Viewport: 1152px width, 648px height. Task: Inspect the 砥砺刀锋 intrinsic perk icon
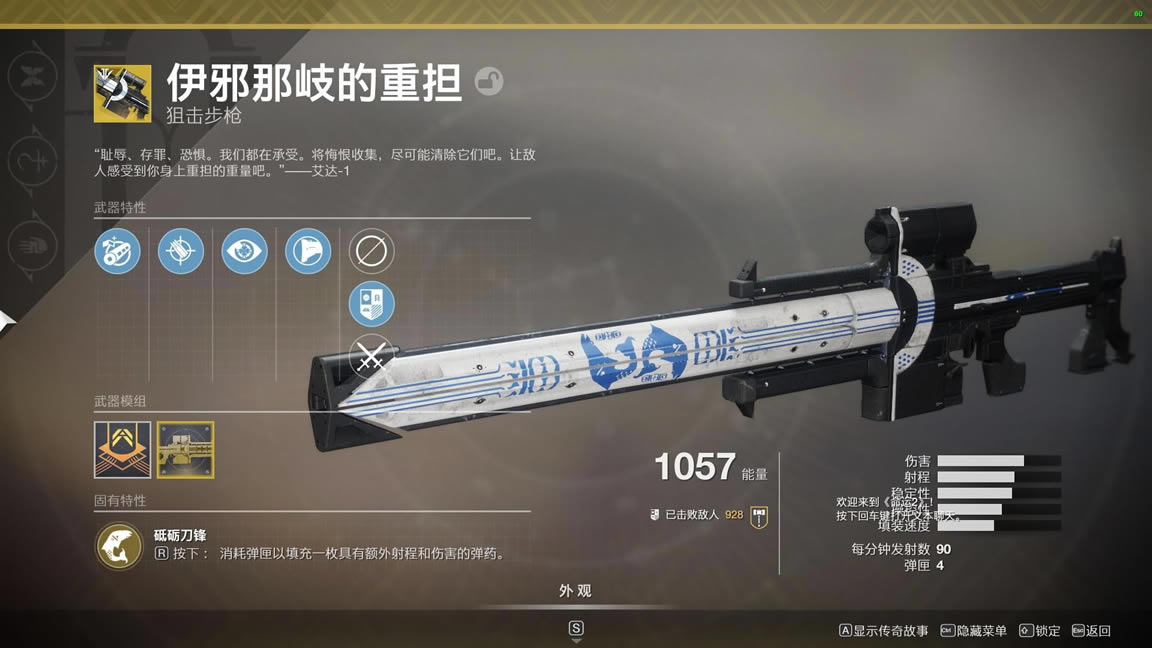click(119, 546)
